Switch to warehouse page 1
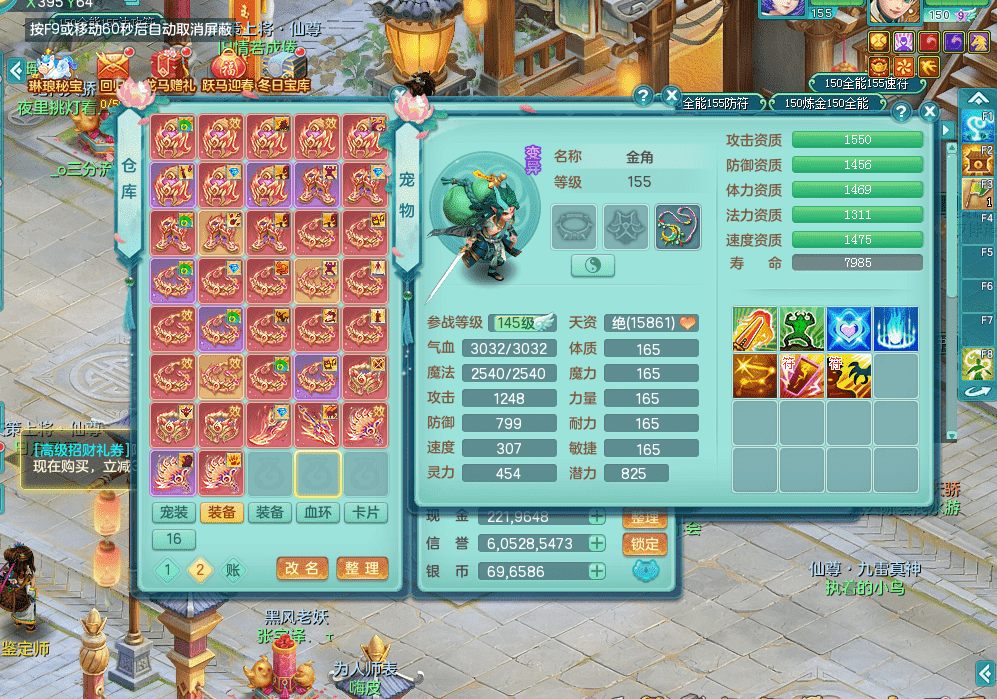The image size is (997, 699). click(169, 570)
